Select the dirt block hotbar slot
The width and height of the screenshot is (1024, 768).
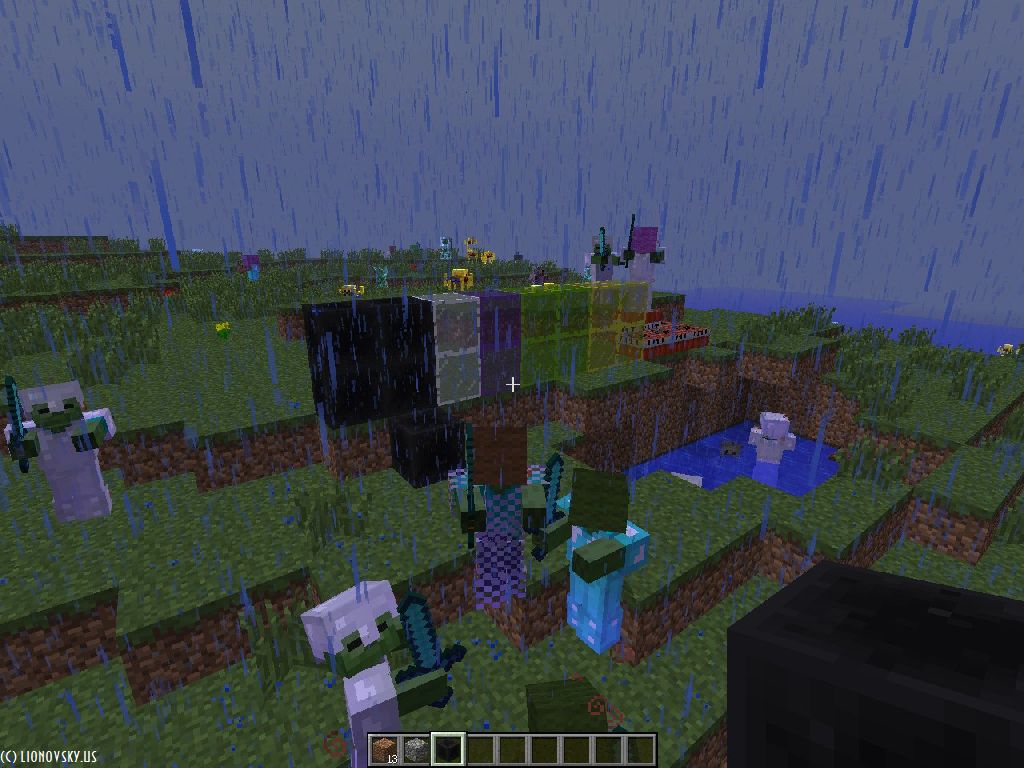point(384,749)
